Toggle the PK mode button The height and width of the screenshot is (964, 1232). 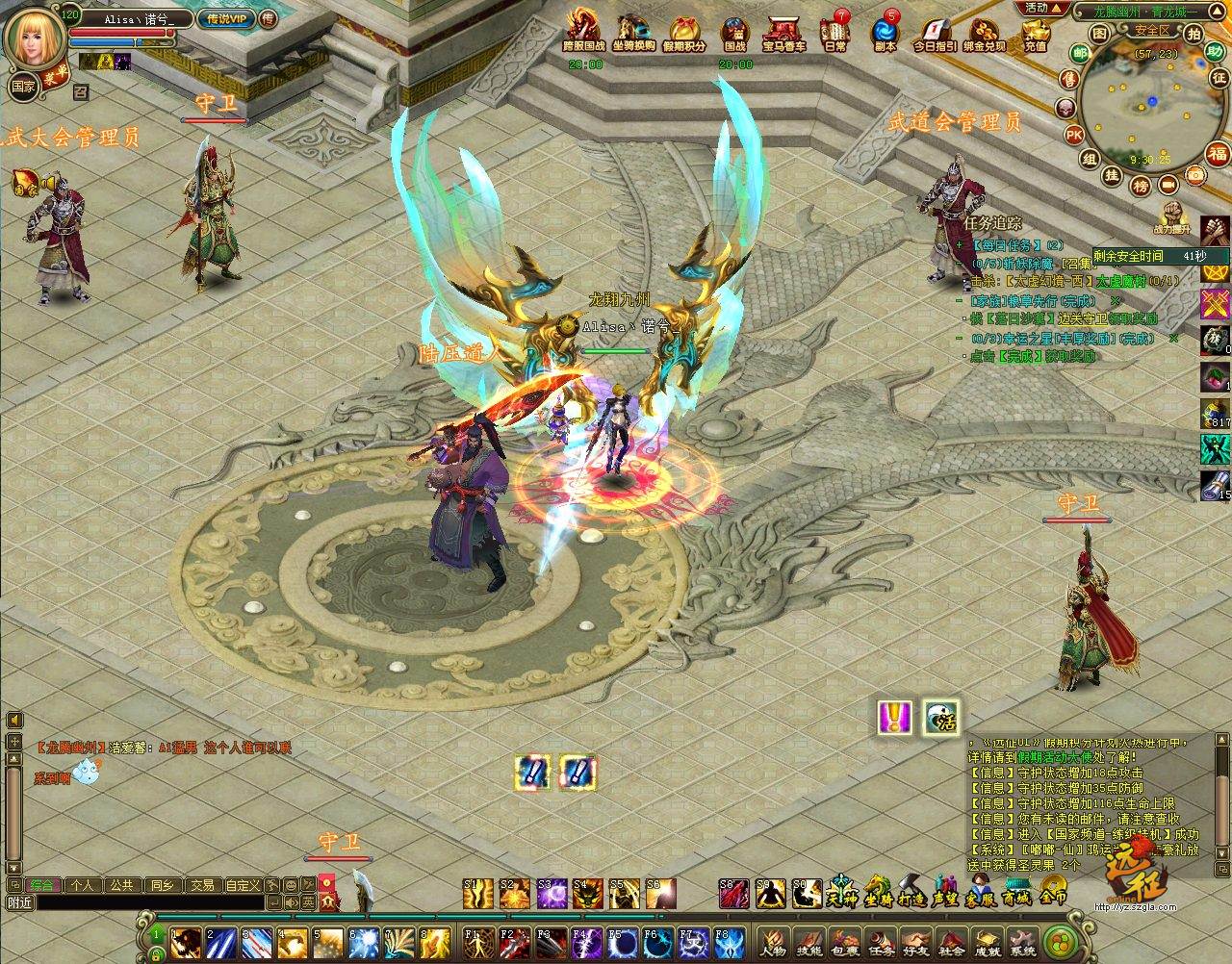pos(1073,134)
